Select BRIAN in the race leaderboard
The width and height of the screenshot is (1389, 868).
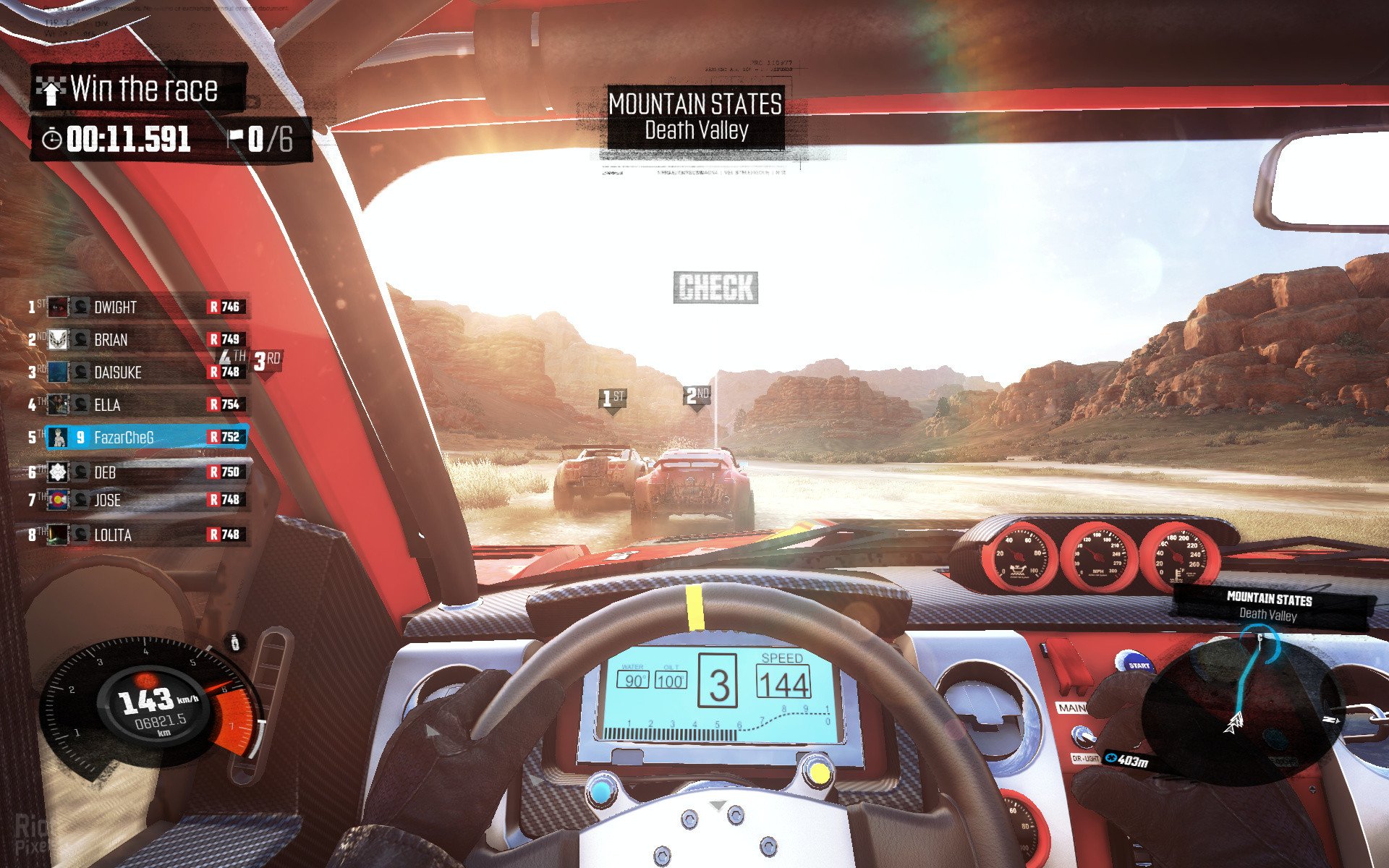137,340
